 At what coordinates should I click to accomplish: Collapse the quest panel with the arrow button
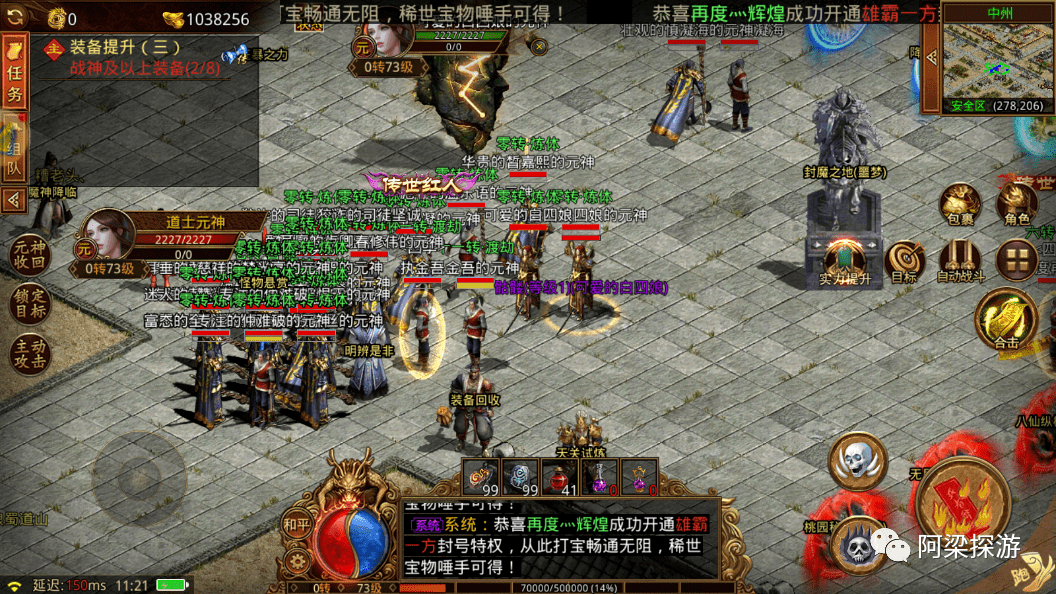tap(14, 200)
